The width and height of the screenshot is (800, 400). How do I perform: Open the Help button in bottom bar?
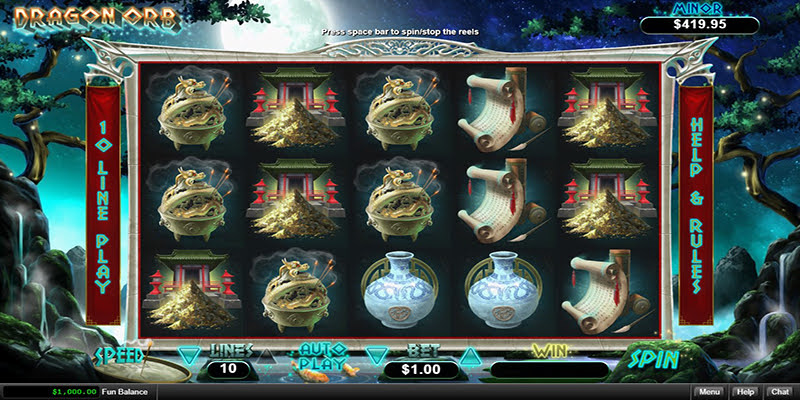tap(744, 392)
